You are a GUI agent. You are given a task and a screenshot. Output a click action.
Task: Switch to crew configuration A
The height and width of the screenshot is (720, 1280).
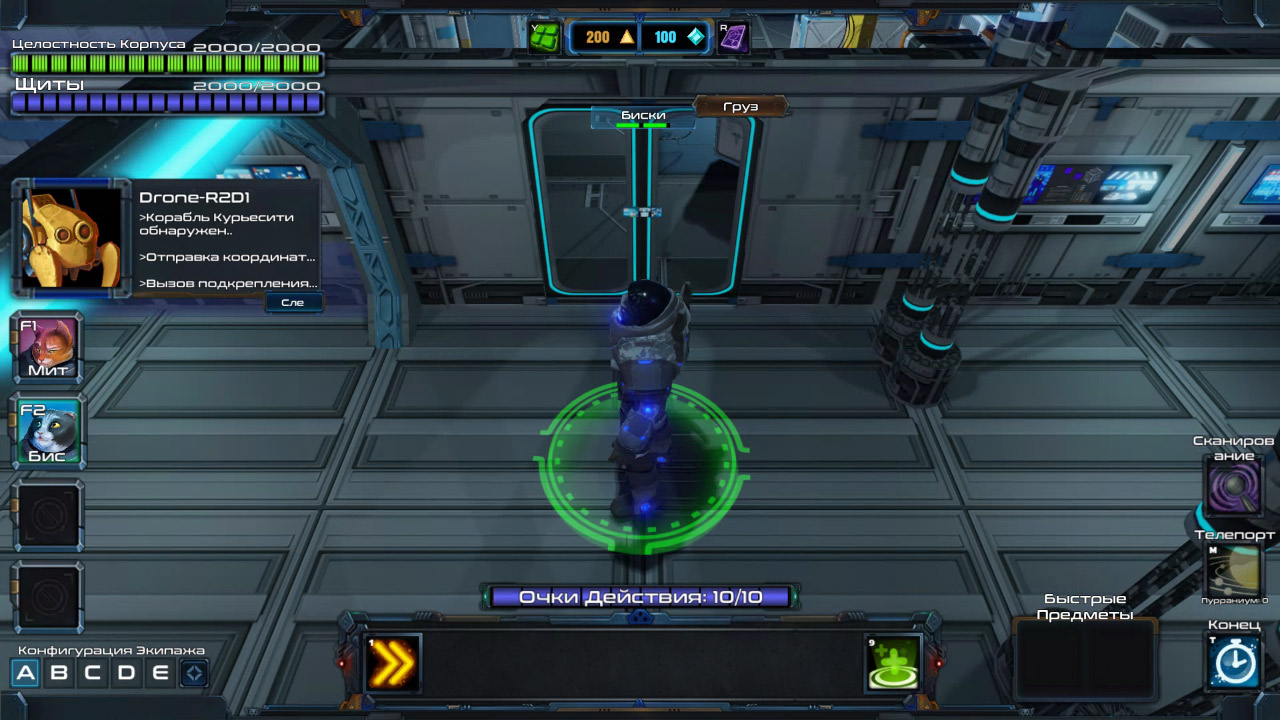pos(26,673)
